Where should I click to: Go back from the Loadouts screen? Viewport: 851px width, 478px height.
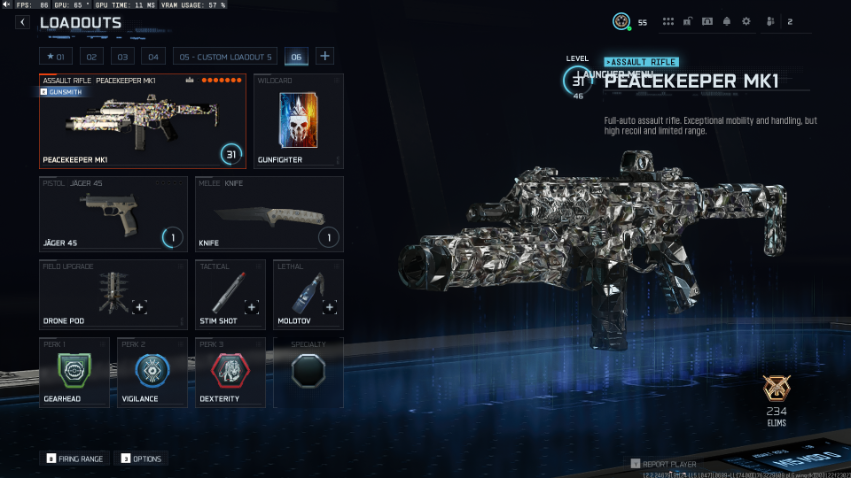(22, 22)
